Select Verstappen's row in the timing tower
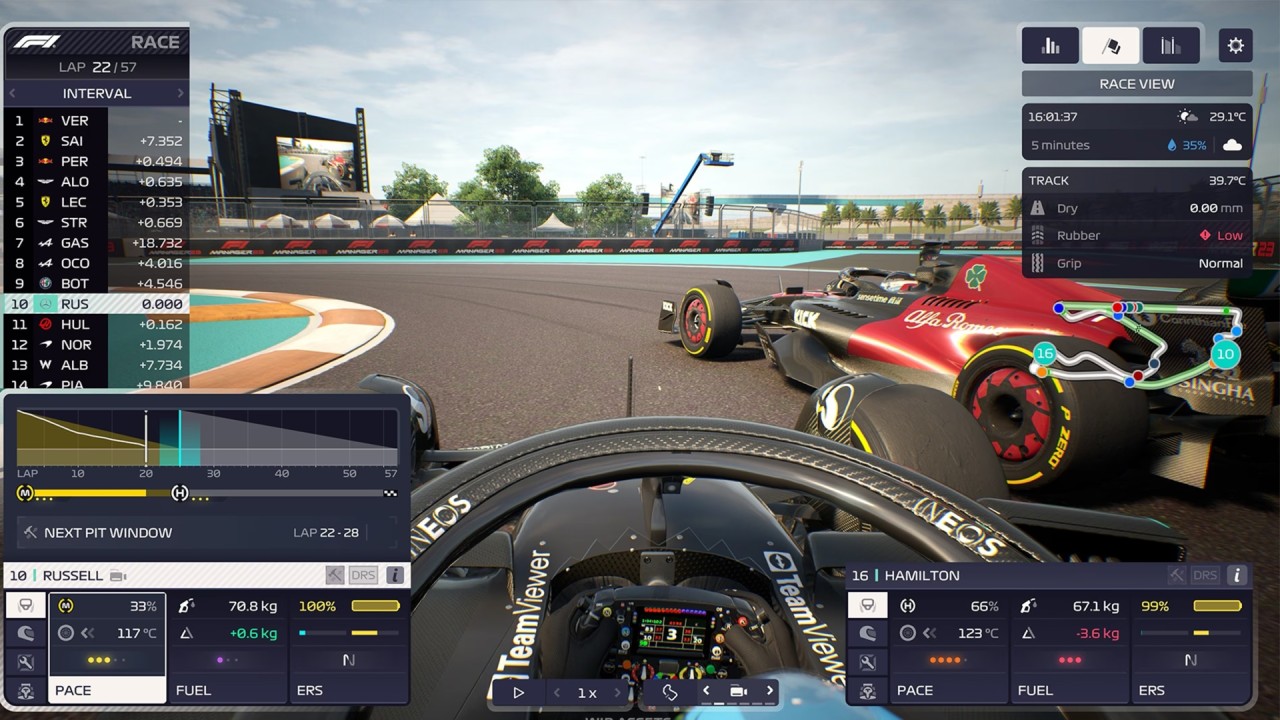The height and width of the screenshot is (720, 1280). (97, 121)
